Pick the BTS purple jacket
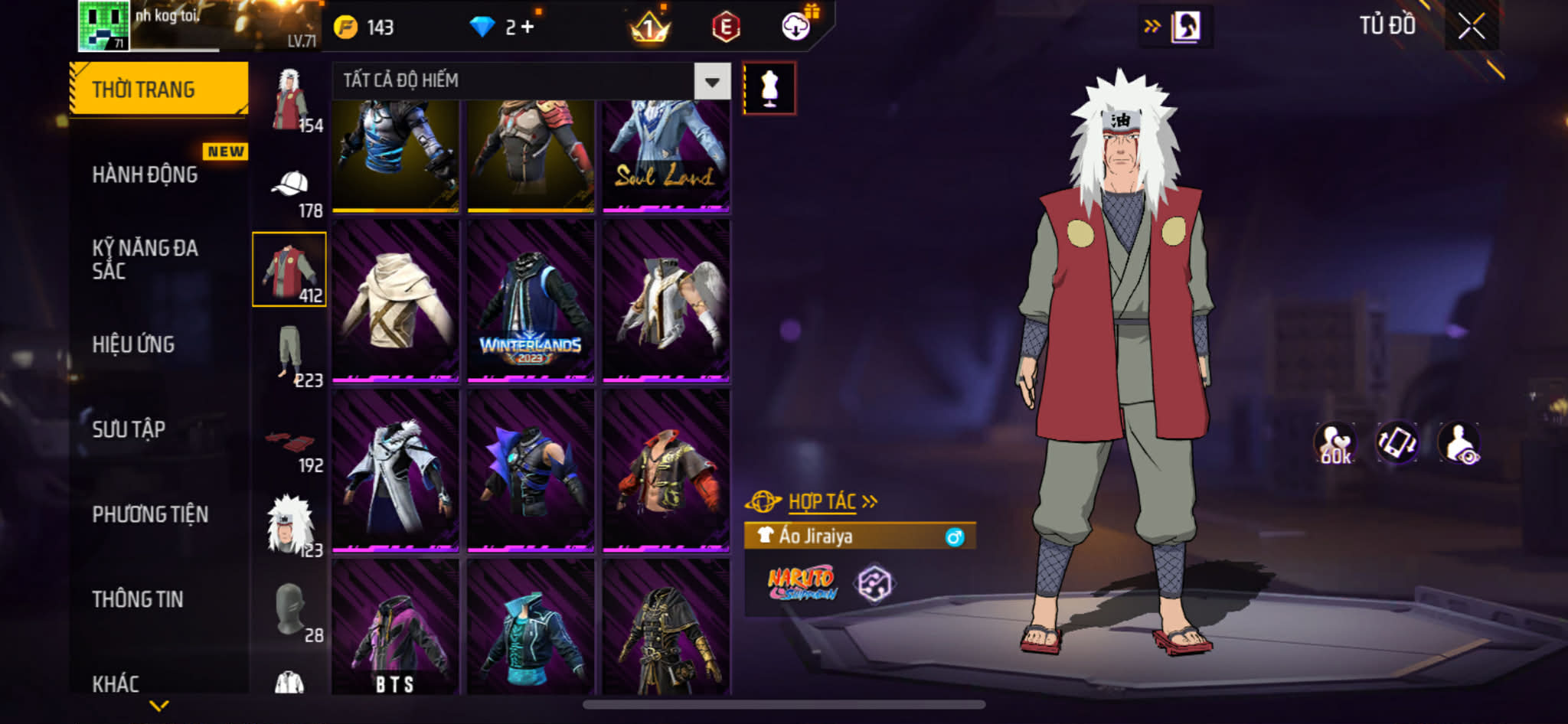1568x724 pixels. tap(395, 628)
